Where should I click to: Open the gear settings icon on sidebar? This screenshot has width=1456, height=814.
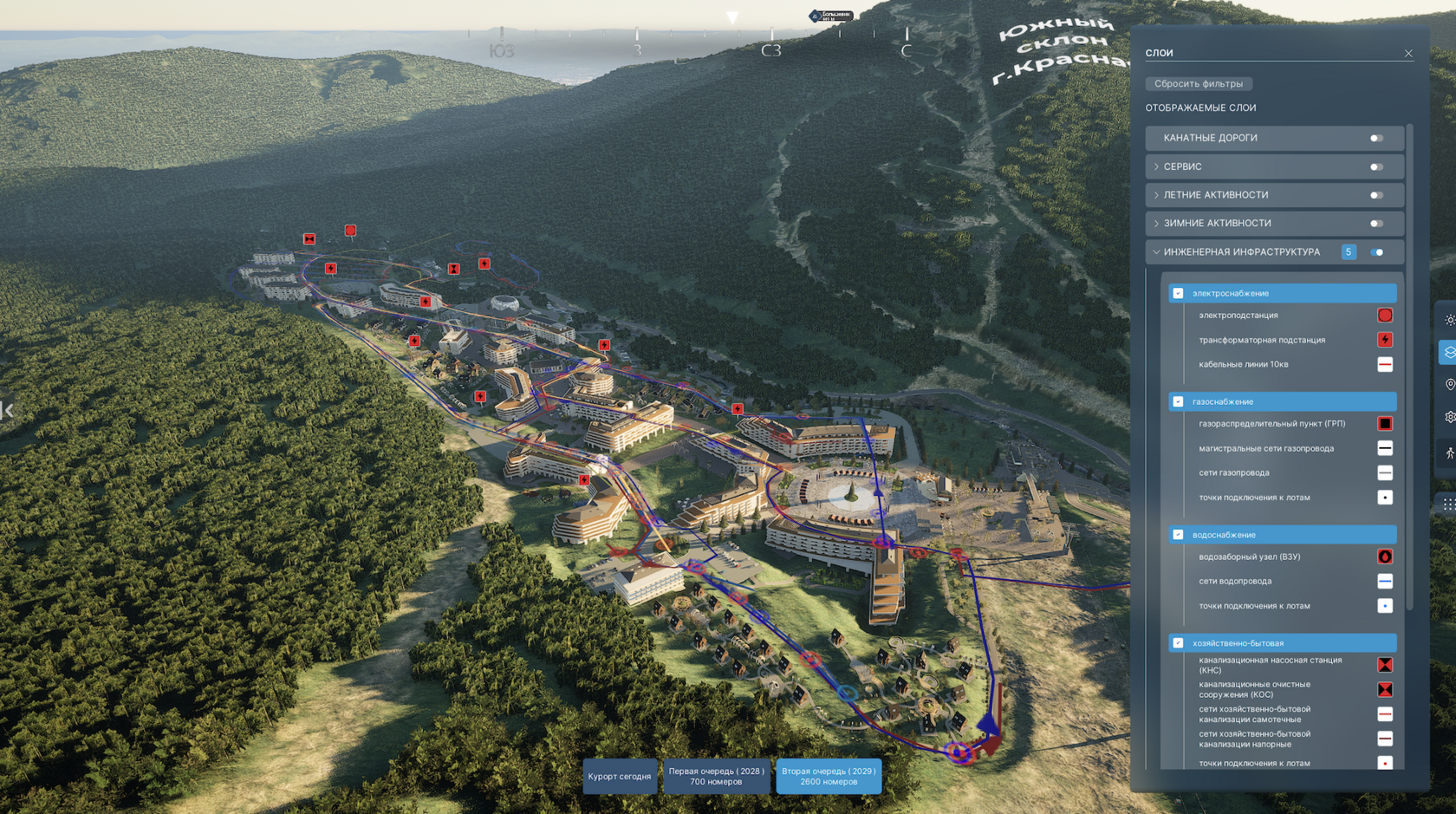1449,417
